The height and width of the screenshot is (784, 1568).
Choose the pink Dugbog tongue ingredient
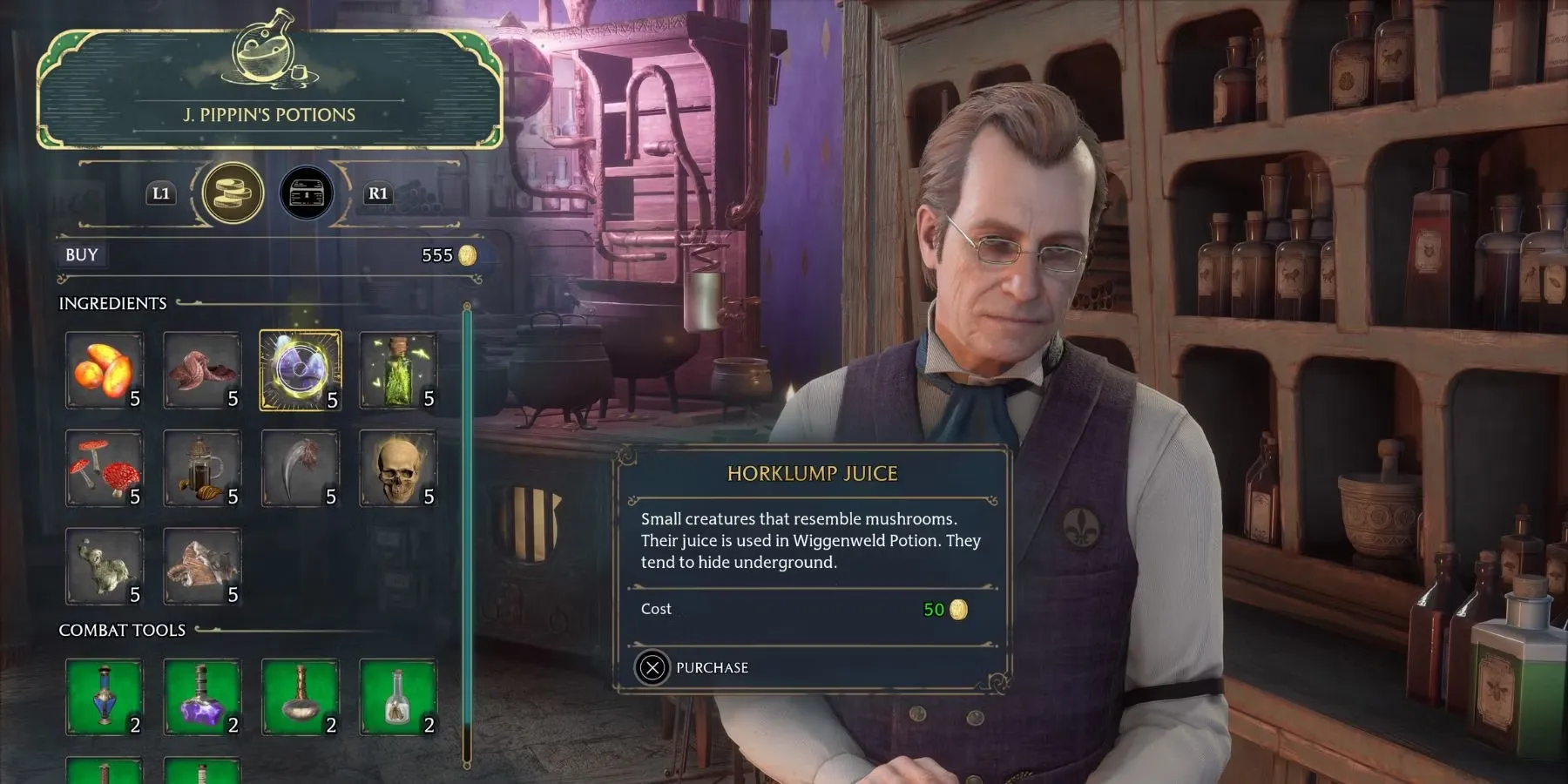(202, 370)
